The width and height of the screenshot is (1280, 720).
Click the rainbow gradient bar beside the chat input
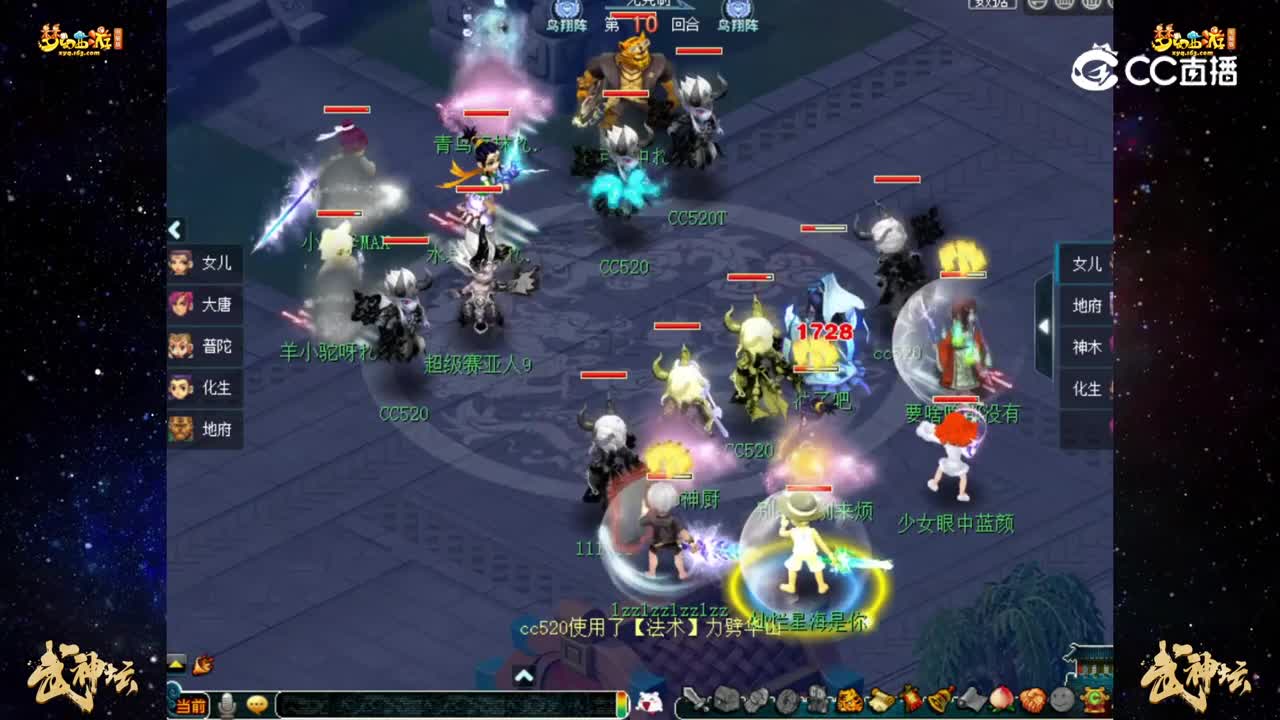[622, 704]
